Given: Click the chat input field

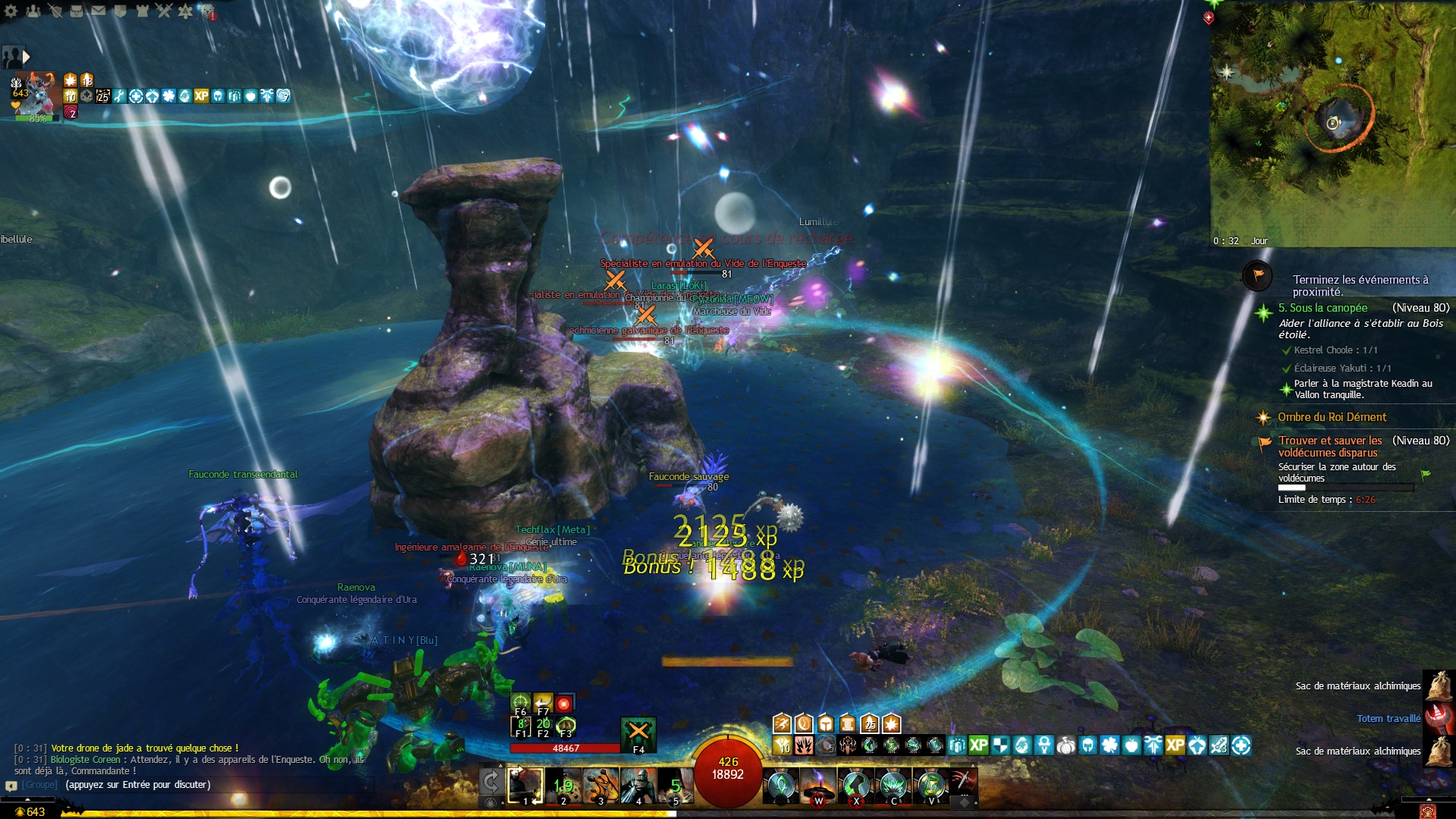Looking at the screenshot, I should 136,785.
